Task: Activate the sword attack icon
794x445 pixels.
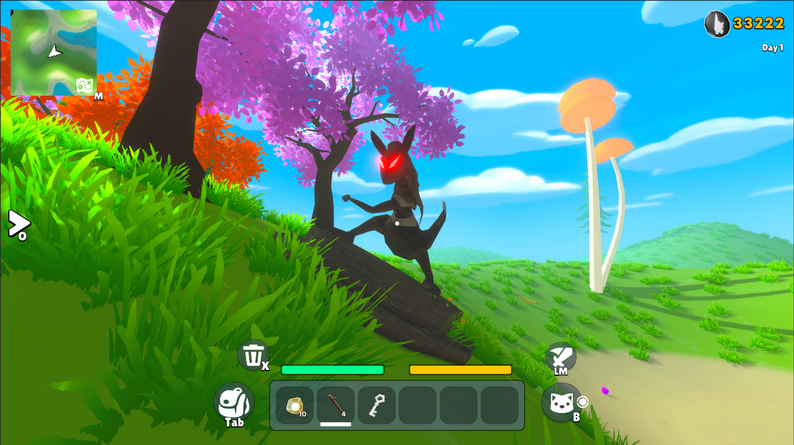Action: (558, 356)
